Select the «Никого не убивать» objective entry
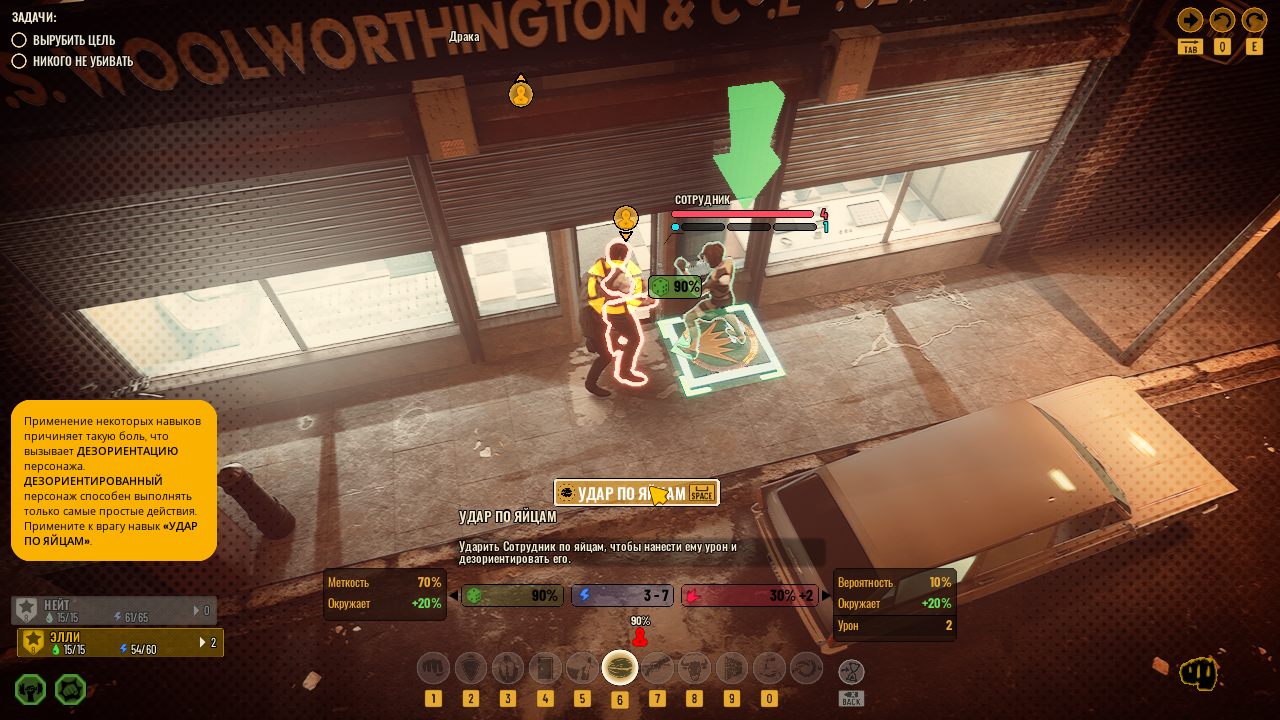Screen dimensions: 1280x720 click(x=82, y=61)
